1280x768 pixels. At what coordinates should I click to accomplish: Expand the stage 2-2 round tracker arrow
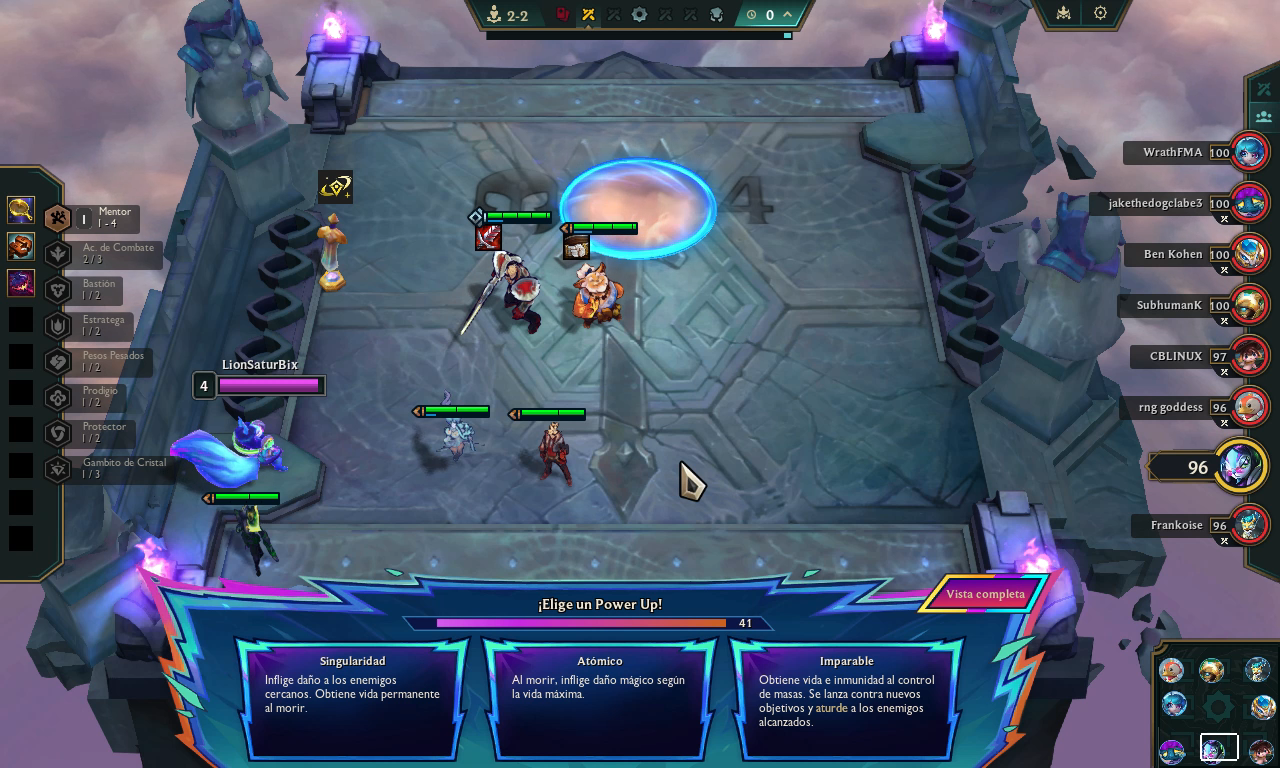pos(788,14)
